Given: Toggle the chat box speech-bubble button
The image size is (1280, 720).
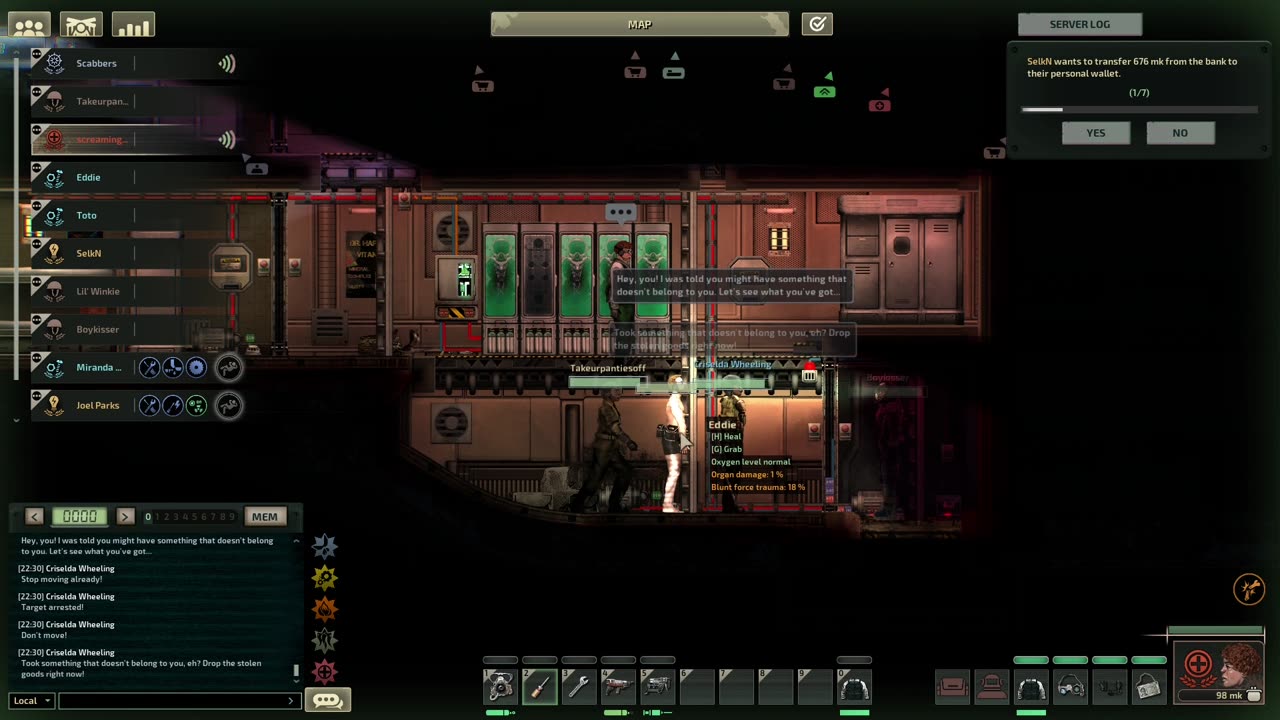Looking at the screenshot, I should click(327, 700).
